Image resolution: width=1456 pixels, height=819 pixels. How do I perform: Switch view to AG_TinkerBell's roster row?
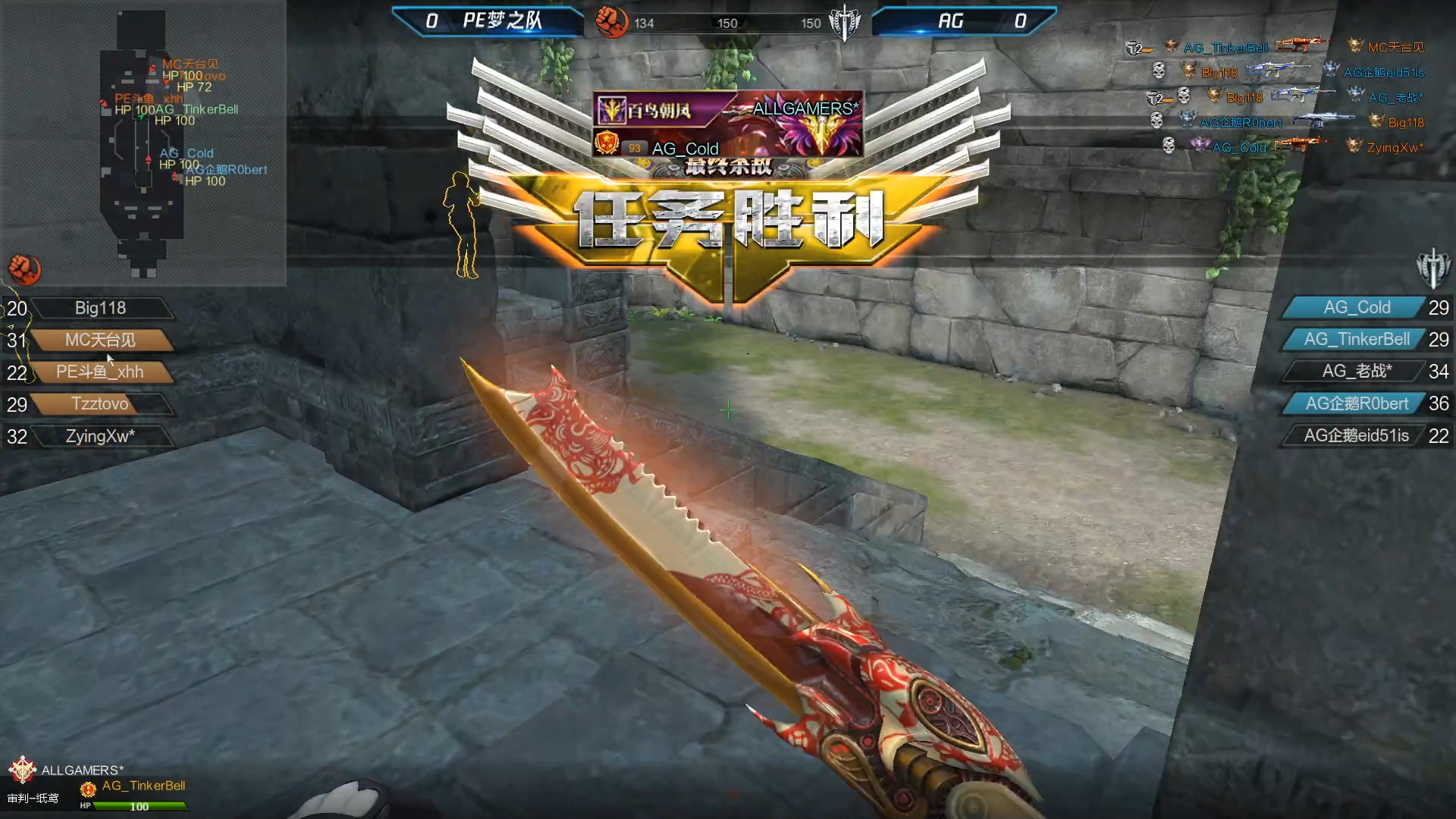coord(1356,339)
